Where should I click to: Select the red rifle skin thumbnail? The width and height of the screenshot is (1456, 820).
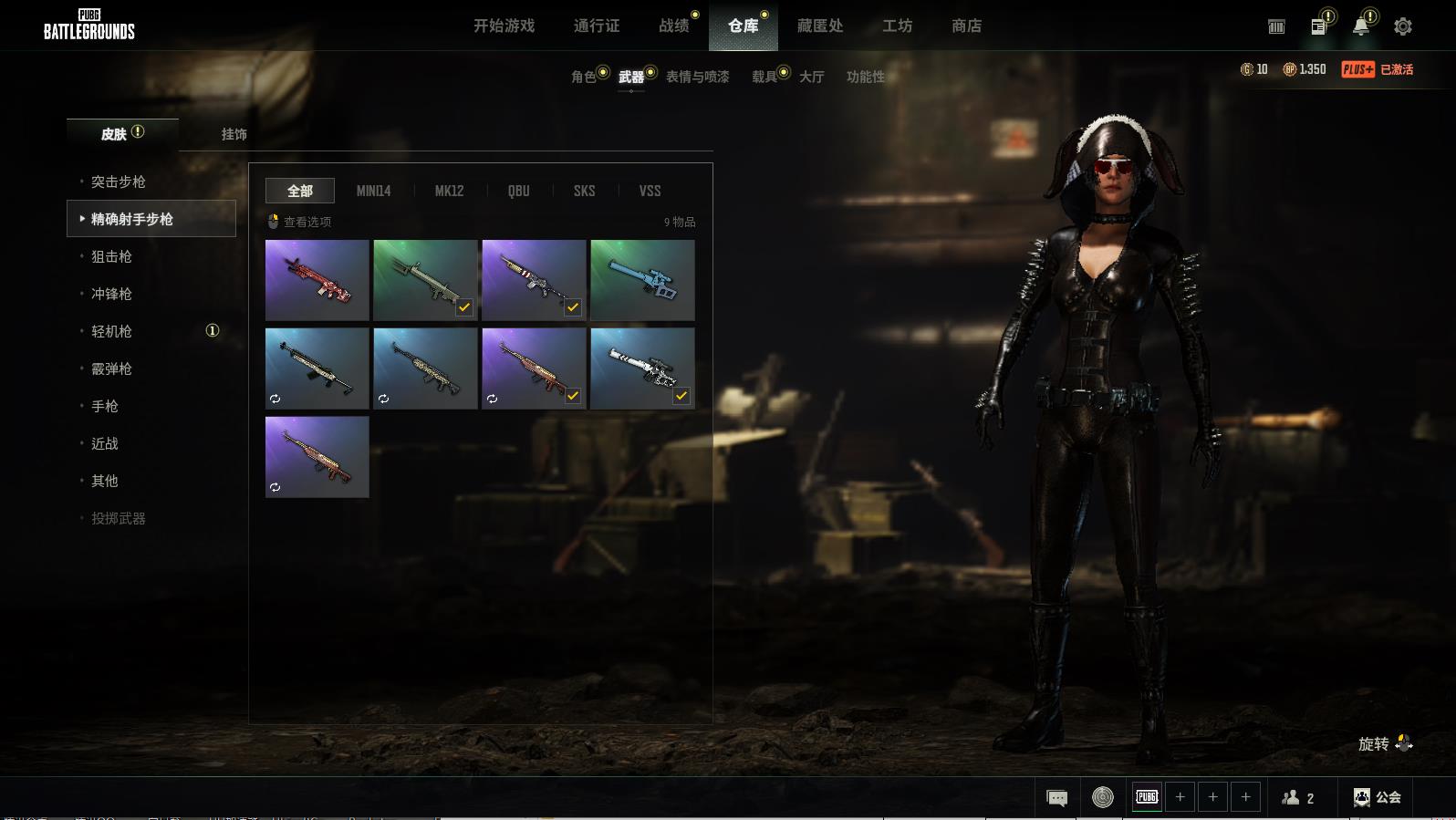point(317,280)
